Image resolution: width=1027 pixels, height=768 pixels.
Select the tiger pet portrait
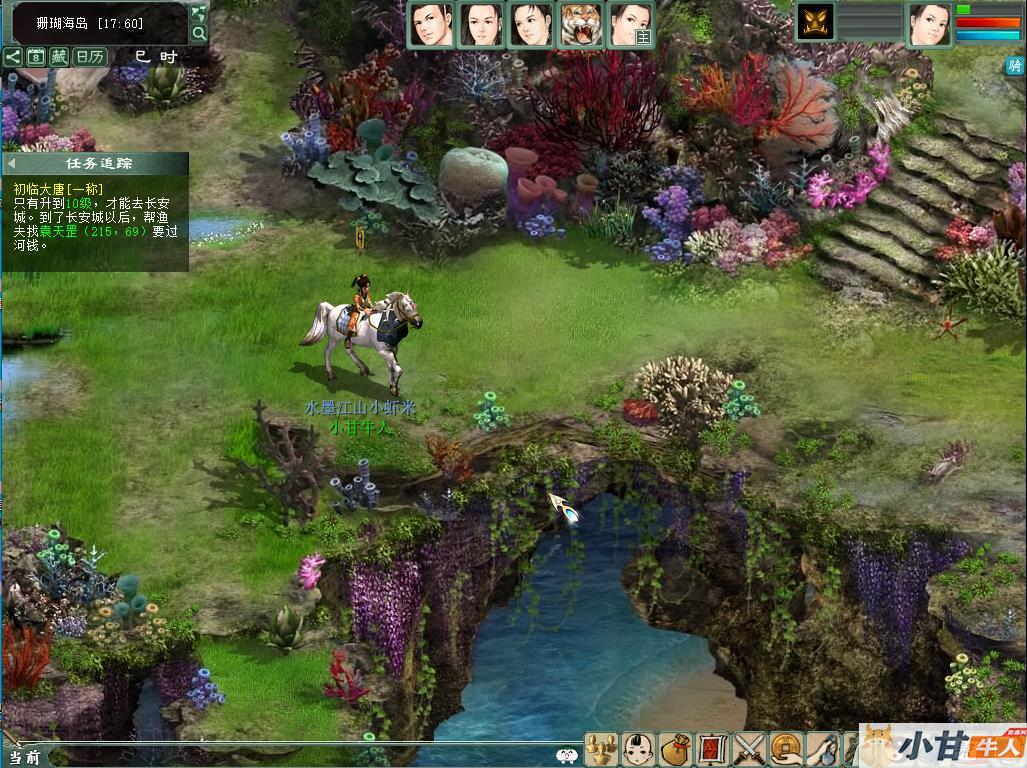580,25
